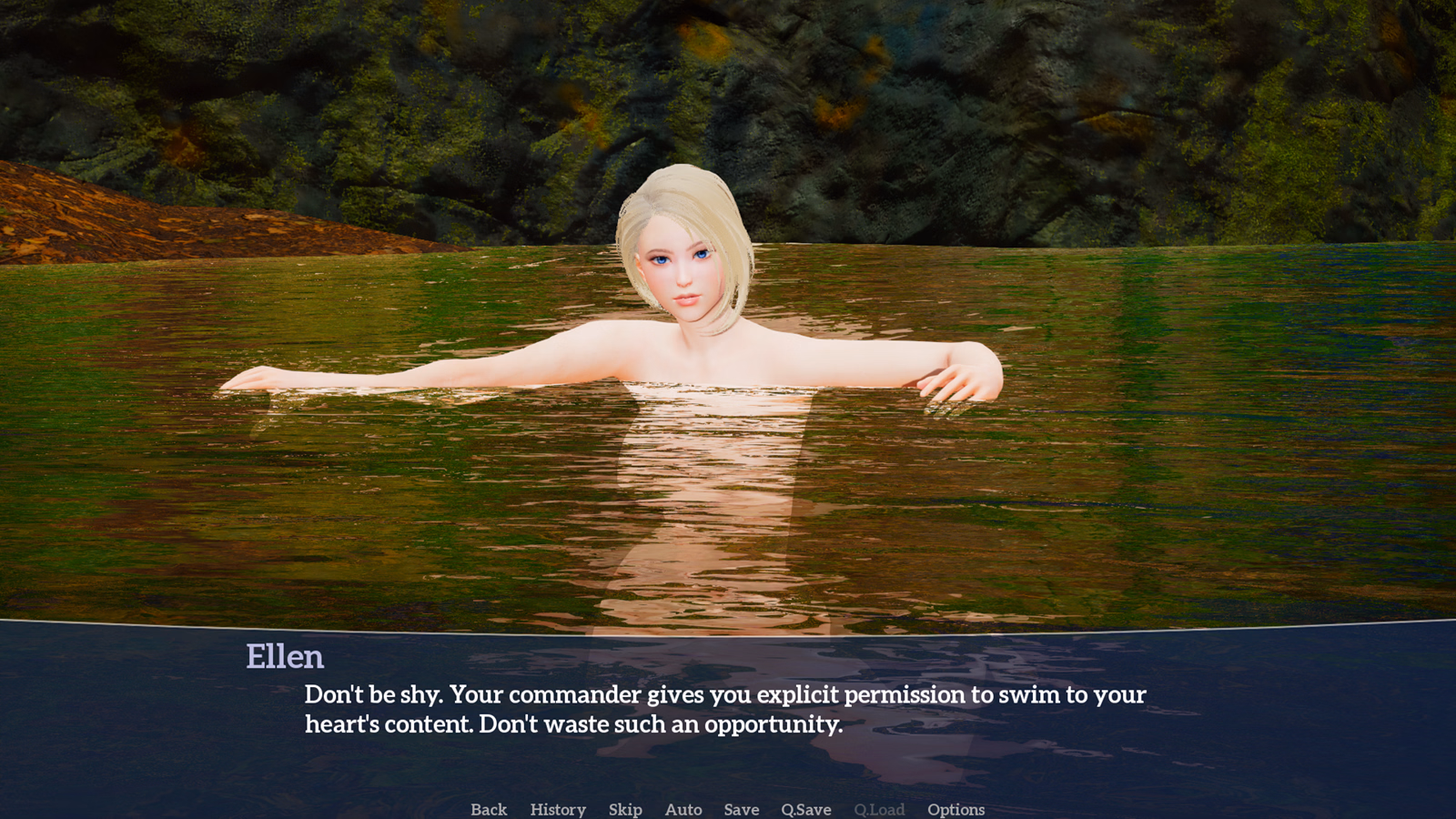The image size is (1456, 819).
Task: Advance the story by clicking the dialogue box
Action: click(728, 710)
